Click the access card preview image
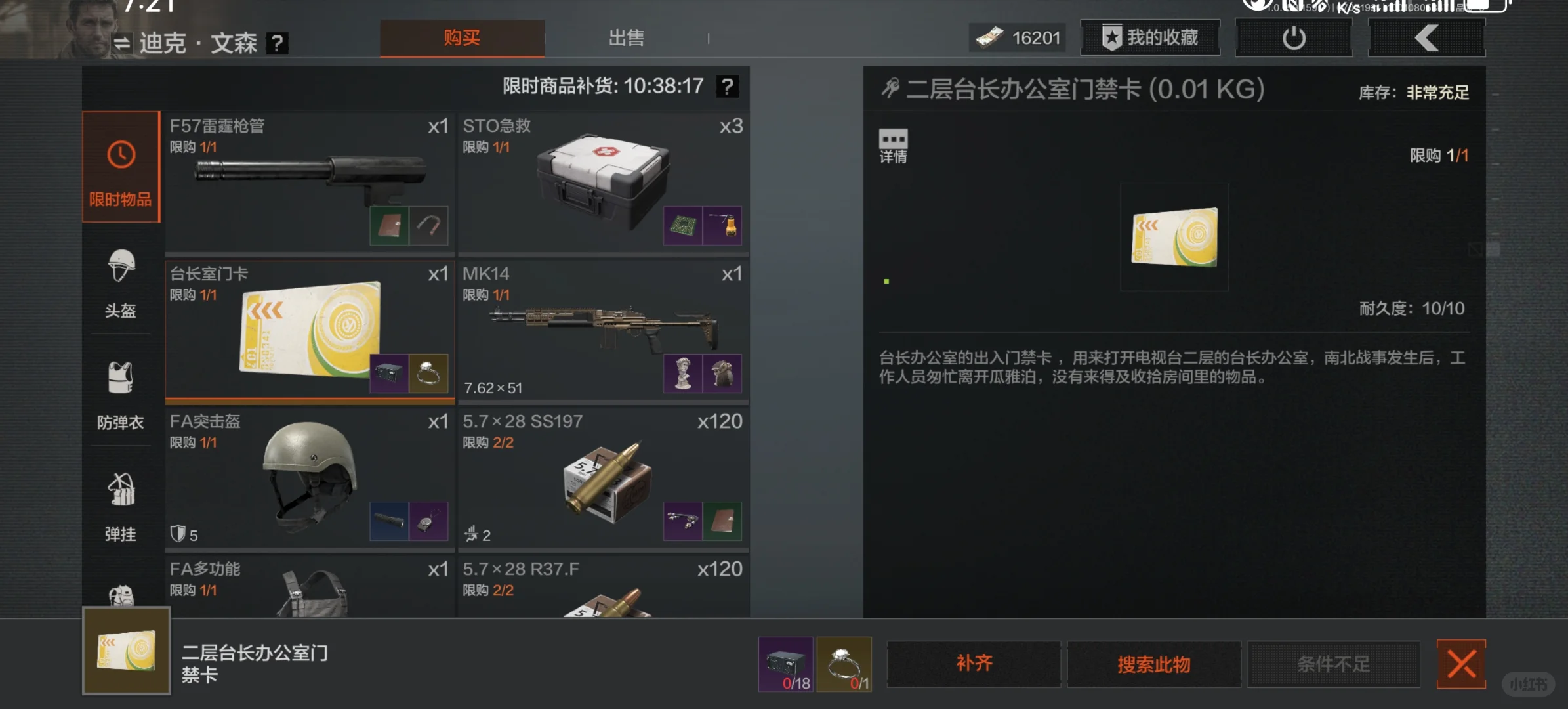 1174,236
